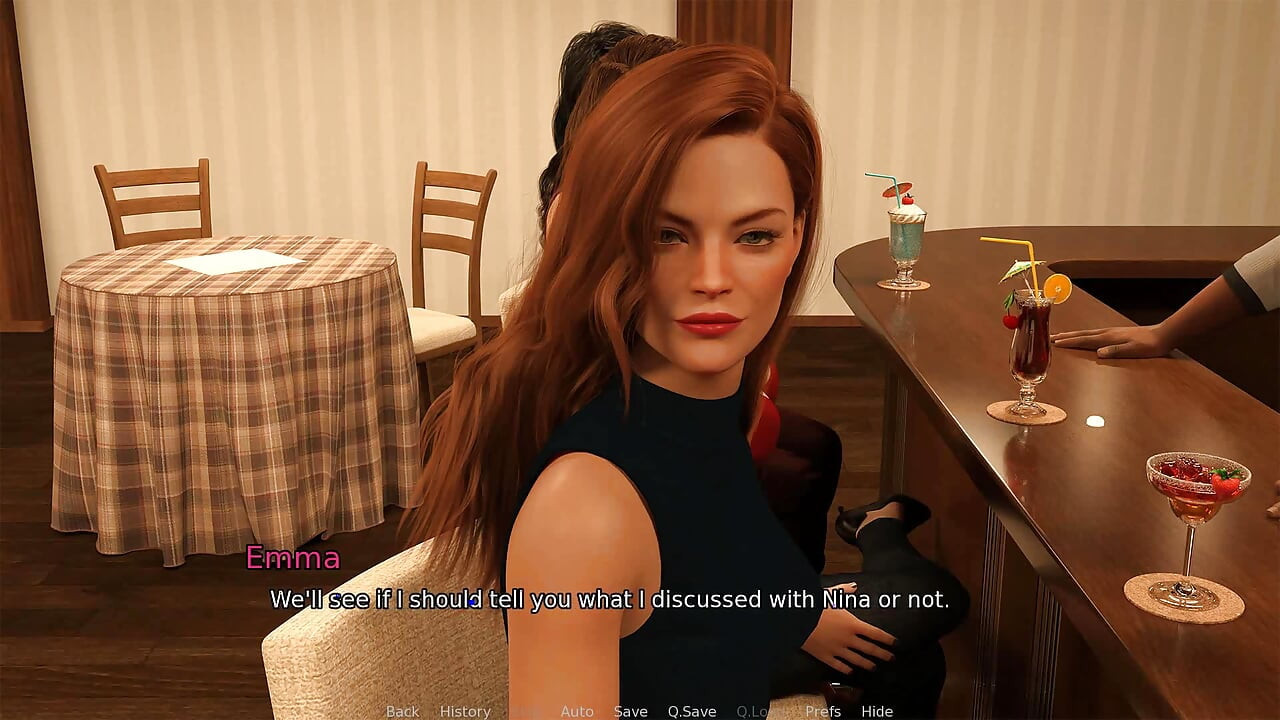Enable Skip mode
The height and width of the screenshot is (720, 1280).
click(x=522, y=711)
